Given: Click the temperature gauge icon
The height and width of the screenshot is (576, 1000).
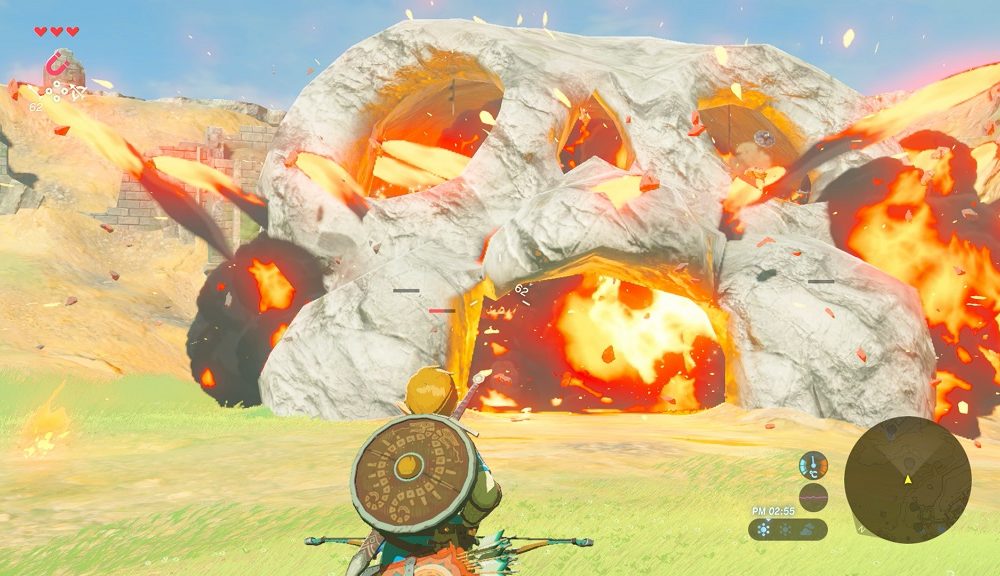Looking at the screenshot, I should [x=813, y=465].
